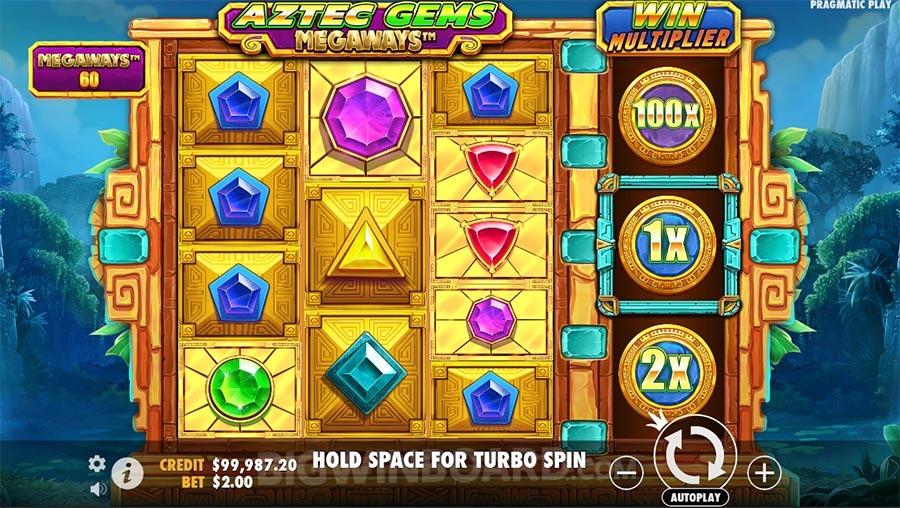Decrease the bet with the minus button
The width and height of the screenshot is (900, 508).
[625, 471]
